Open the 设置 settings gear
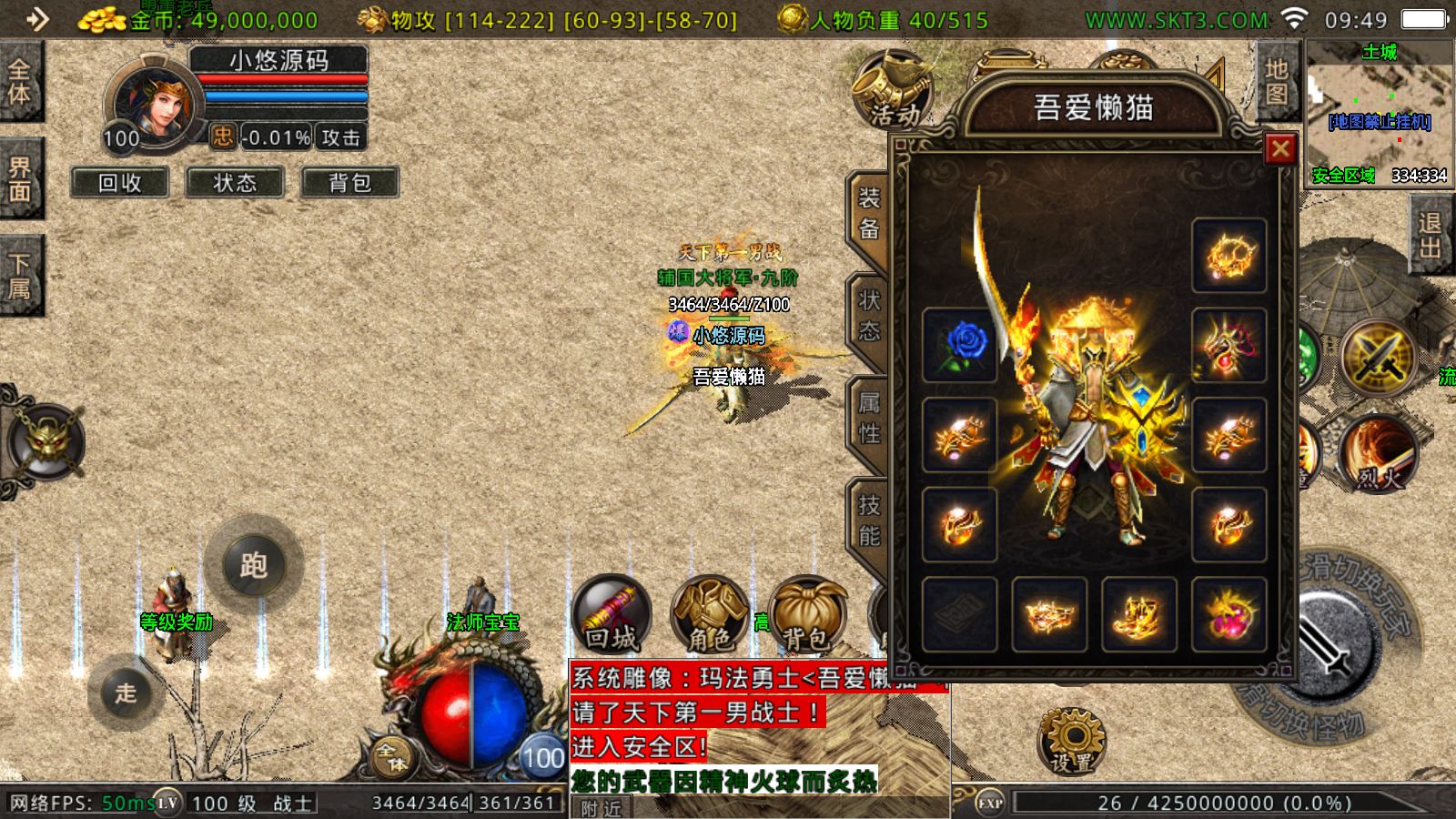1456x819 pixels. (x=1072, y=740)
